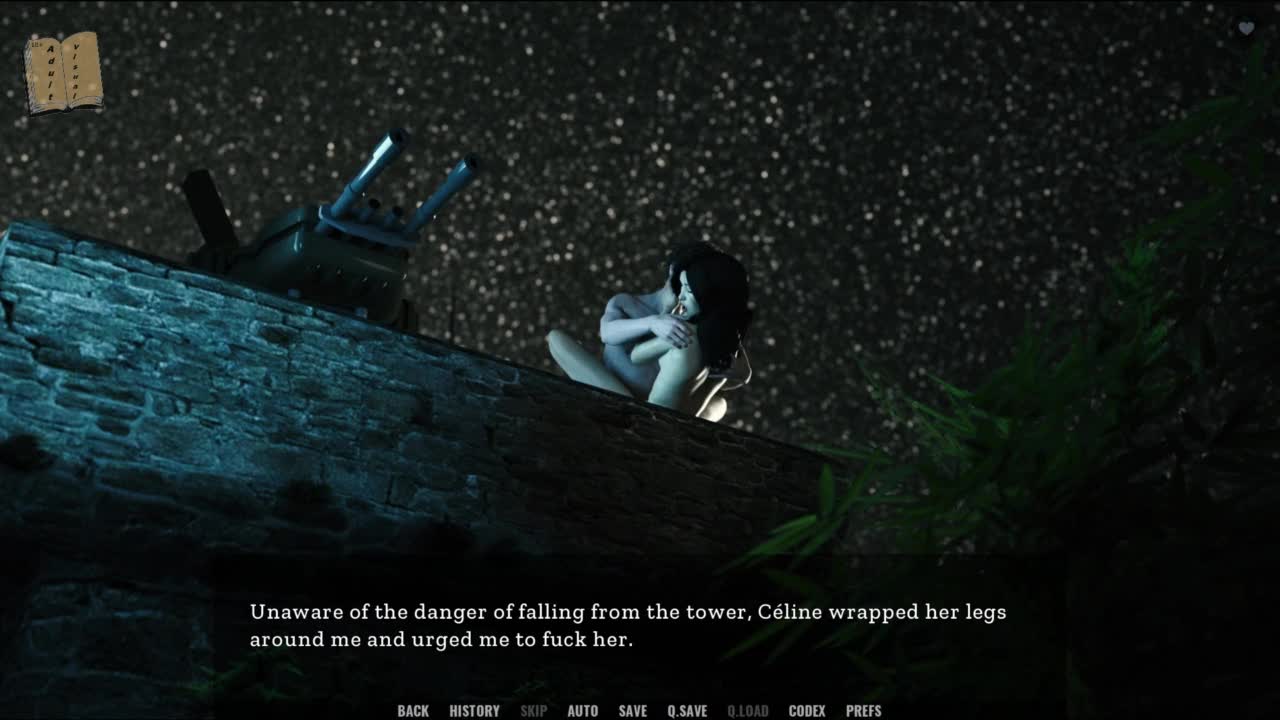
Task: Click the heart icon
Action: (1246, 29)
